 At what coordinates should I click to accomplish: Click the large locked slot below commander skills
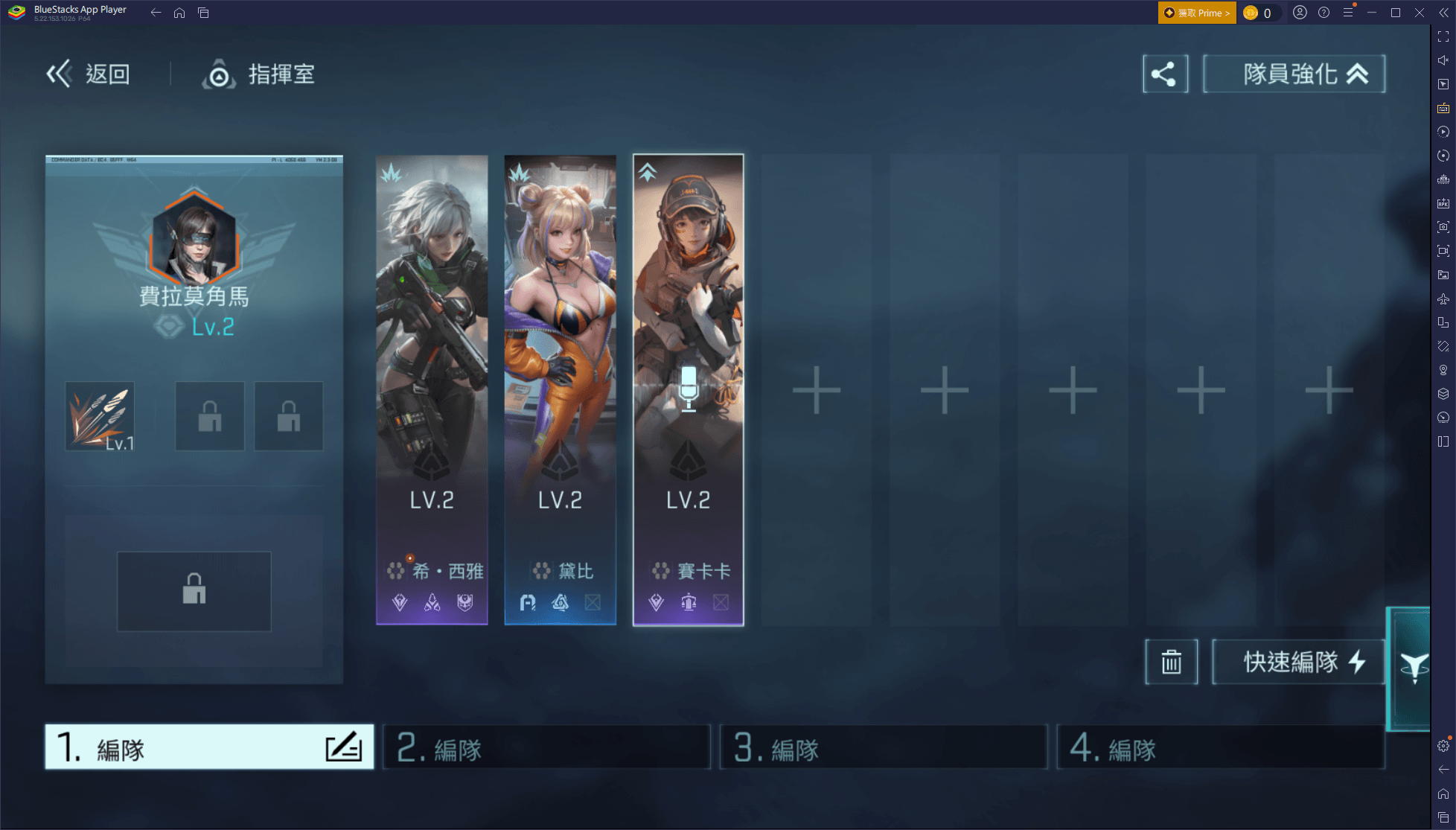(x=194, y=591)
